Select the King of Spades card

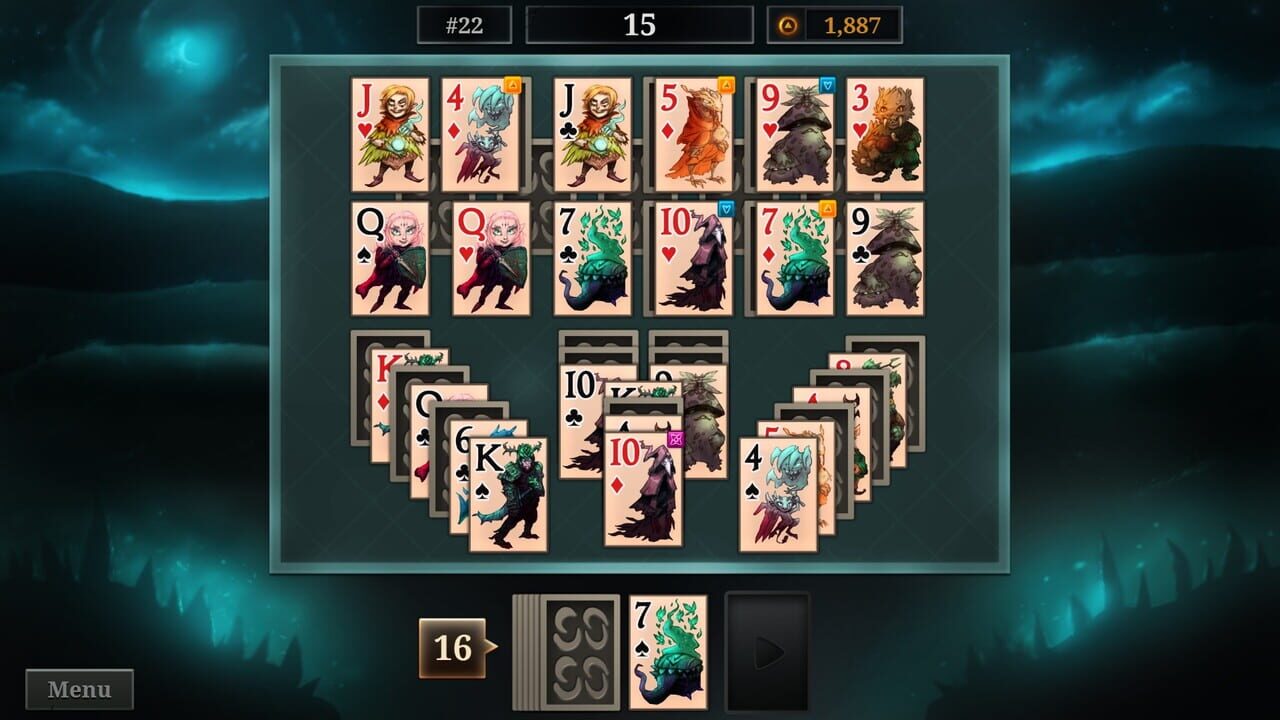click(x=510, y=495)
